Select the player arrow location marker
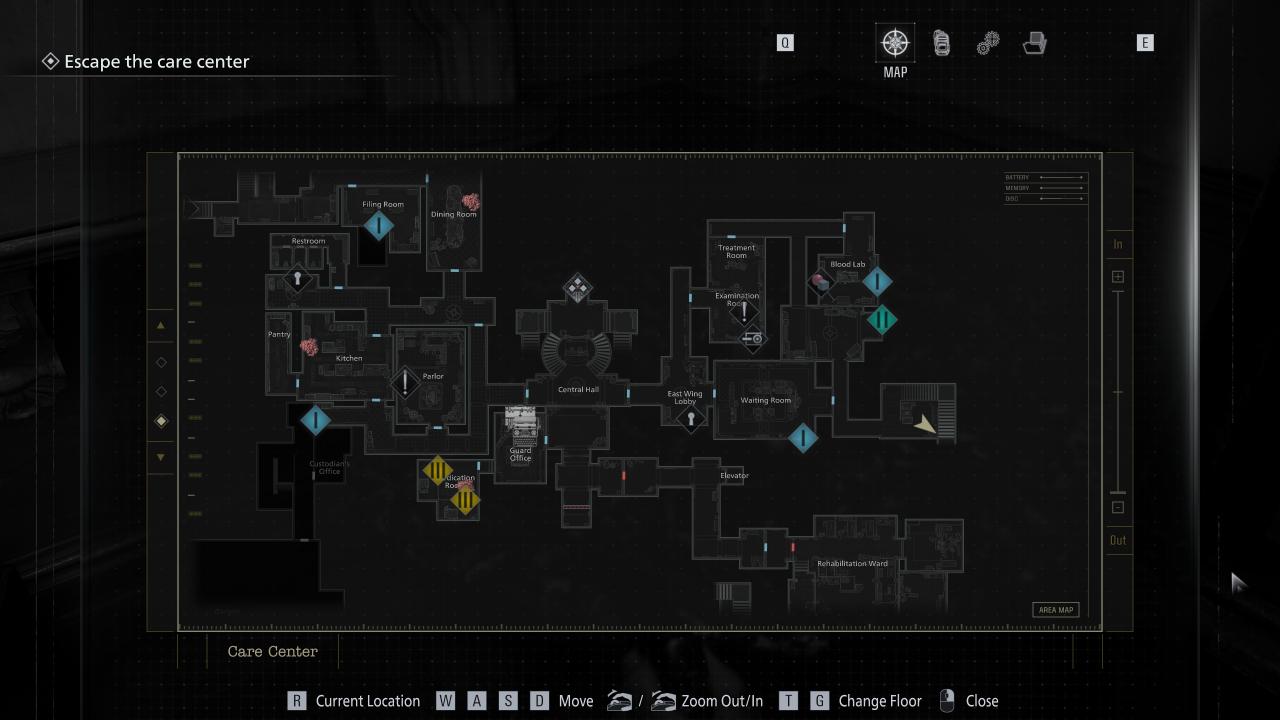This screenshot has width=1280, height=720. click(x=926, y=425)
